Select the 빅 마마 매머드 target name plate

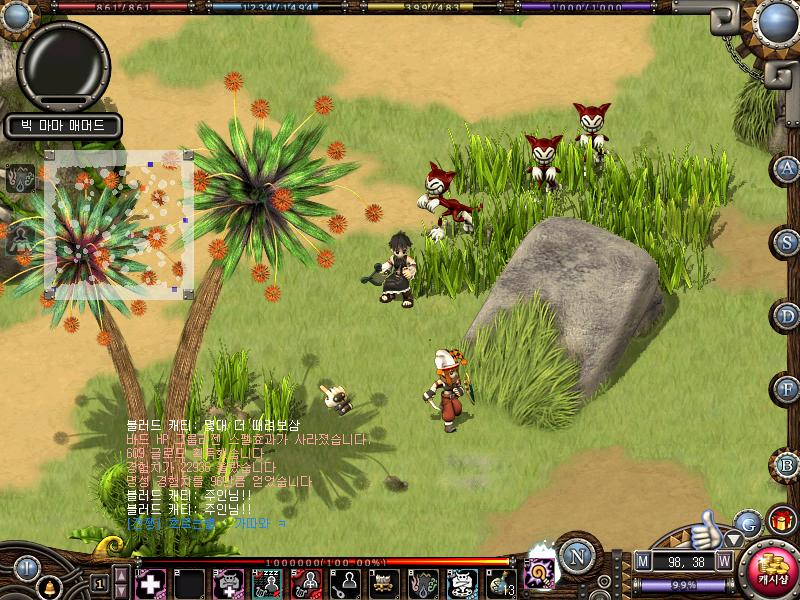[x=63, y=127]
